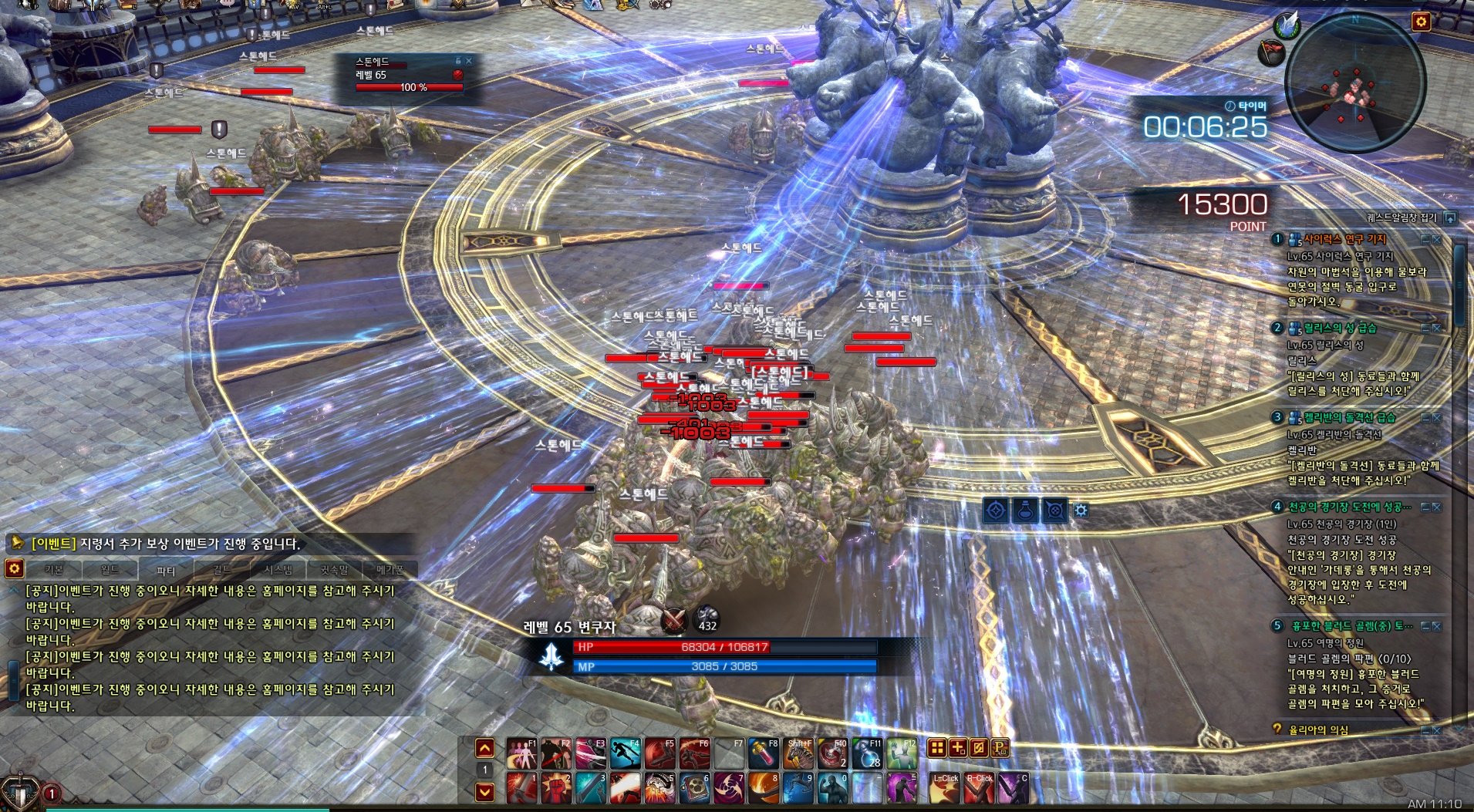The image size is (1474, 812).
Task: Show the 귓속말 whisper tab
Action: [334, 570]
